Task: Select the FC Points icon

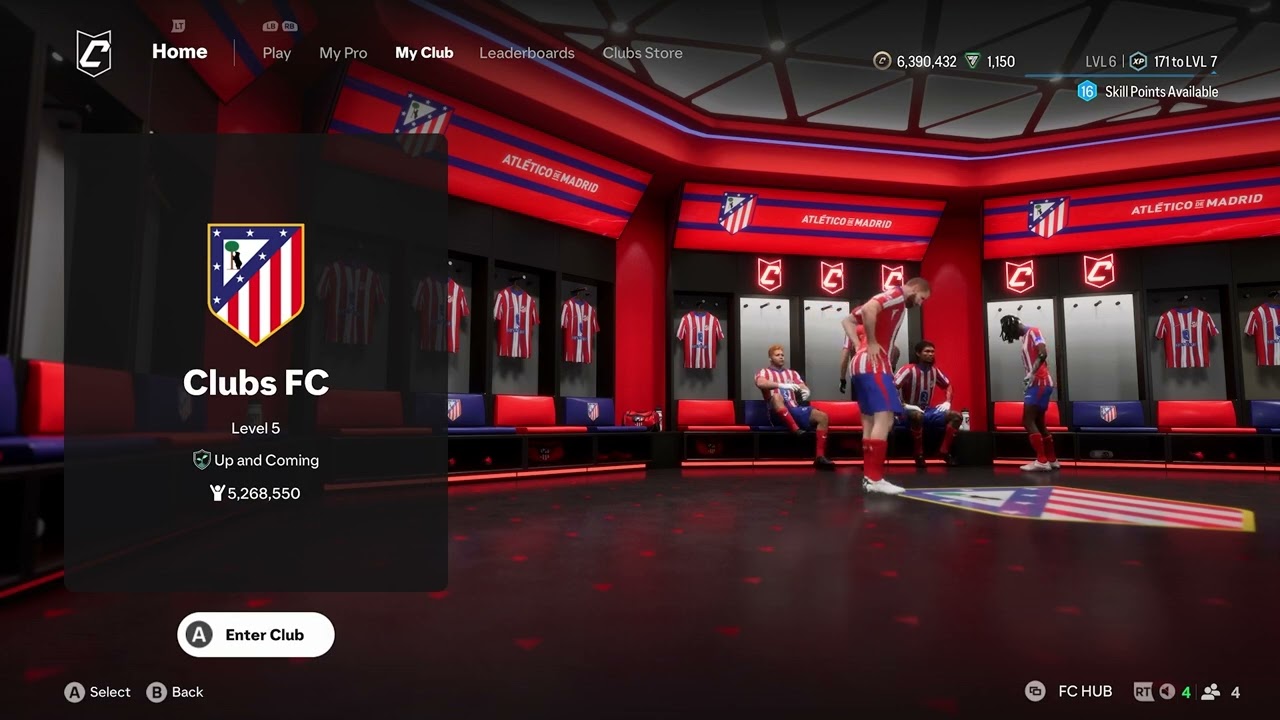Action: click(x=972, y=60)
